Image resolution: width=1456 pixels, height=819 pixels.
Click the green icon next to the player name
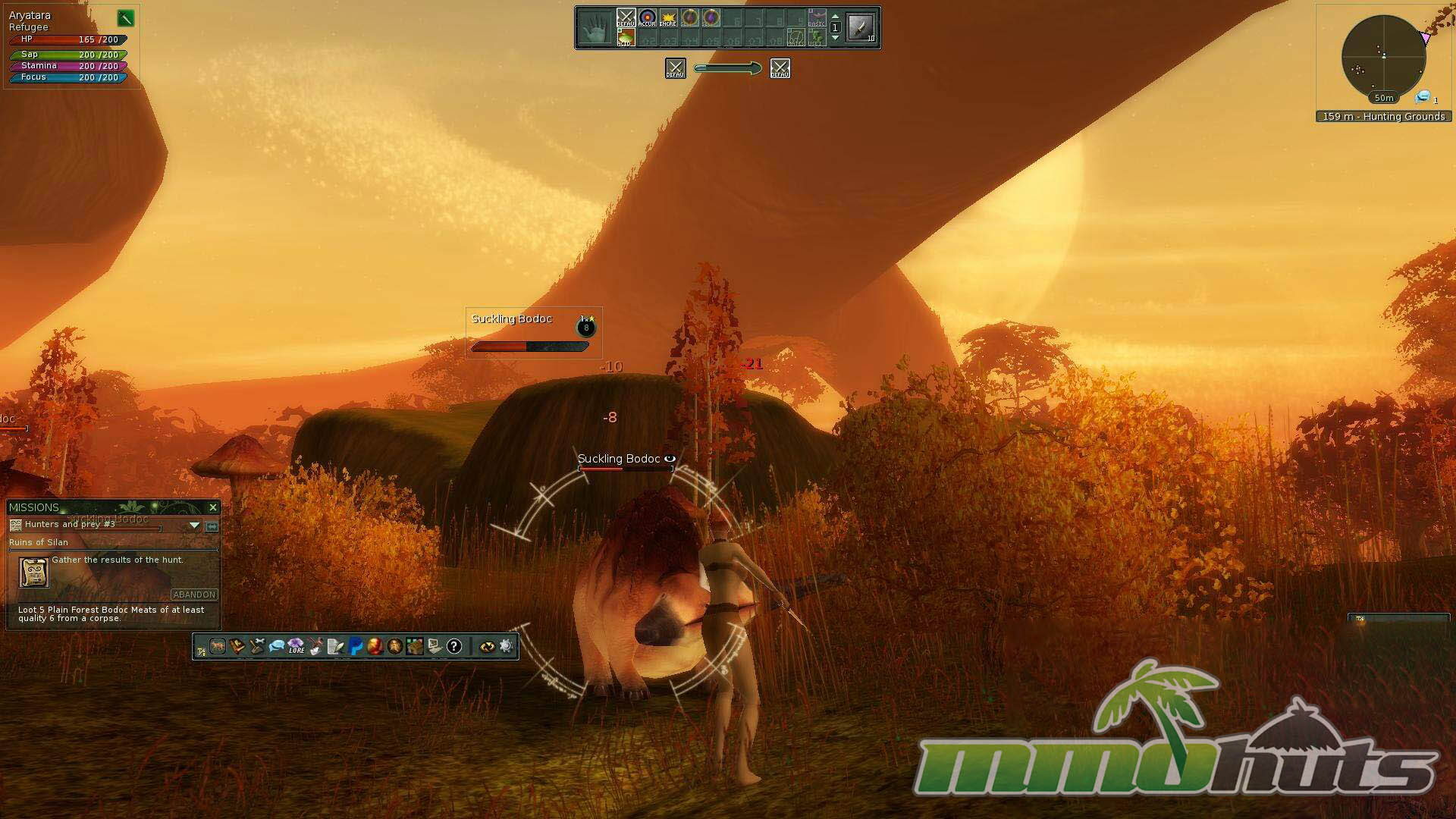coord(125,18)
